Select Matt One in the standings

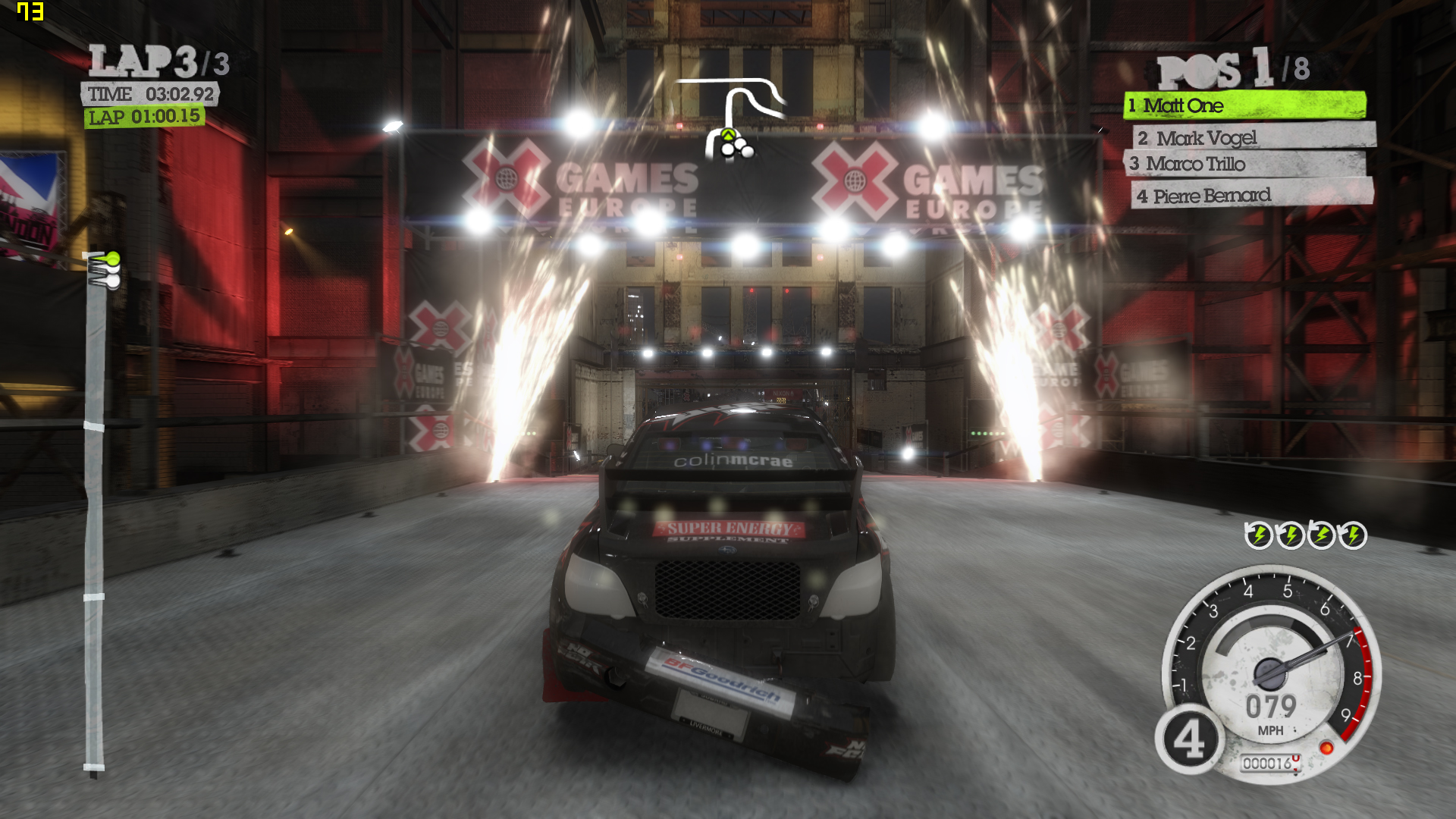1244,105
